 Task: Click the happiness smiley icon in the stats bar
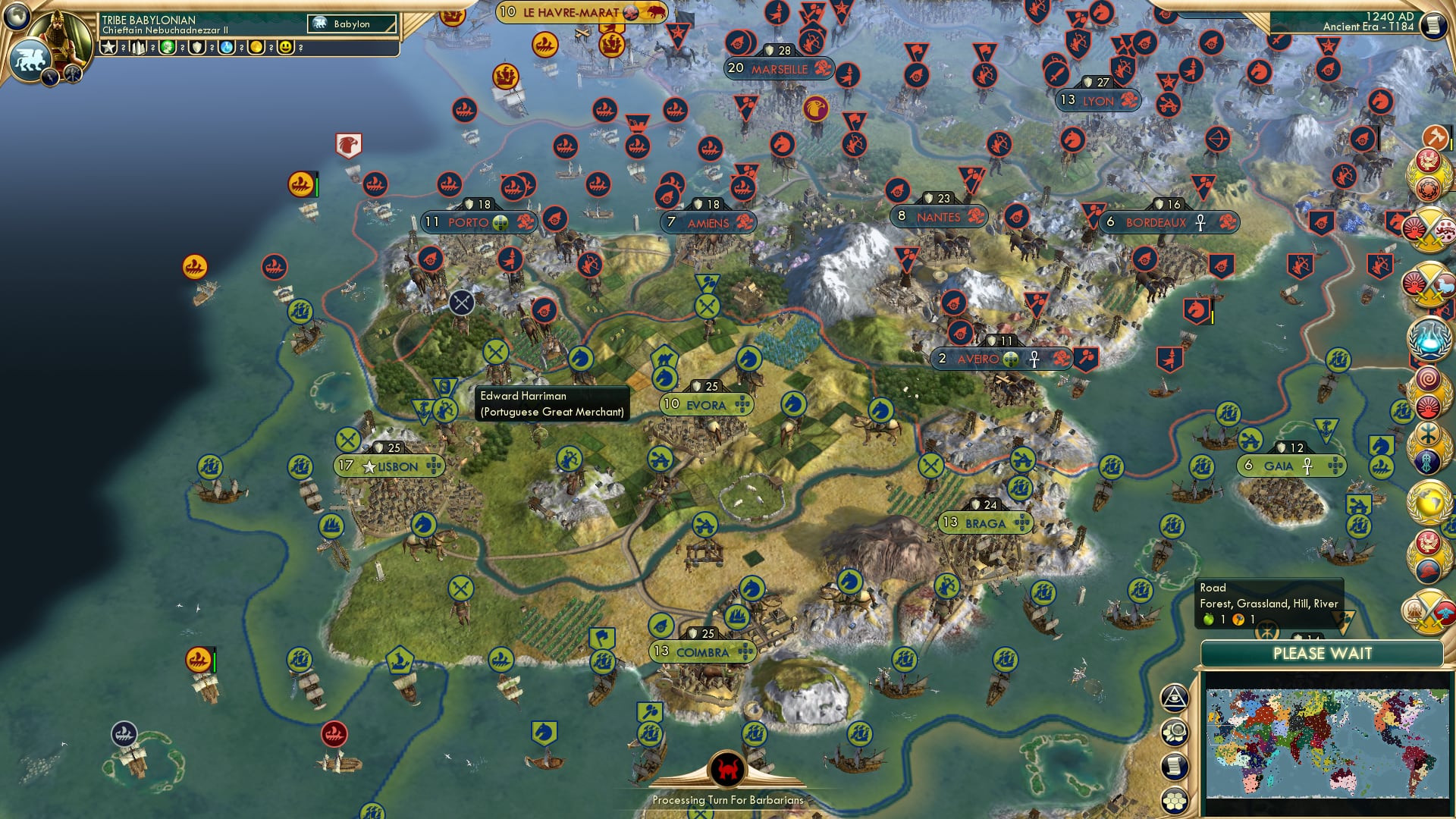(x=285, y=48)
